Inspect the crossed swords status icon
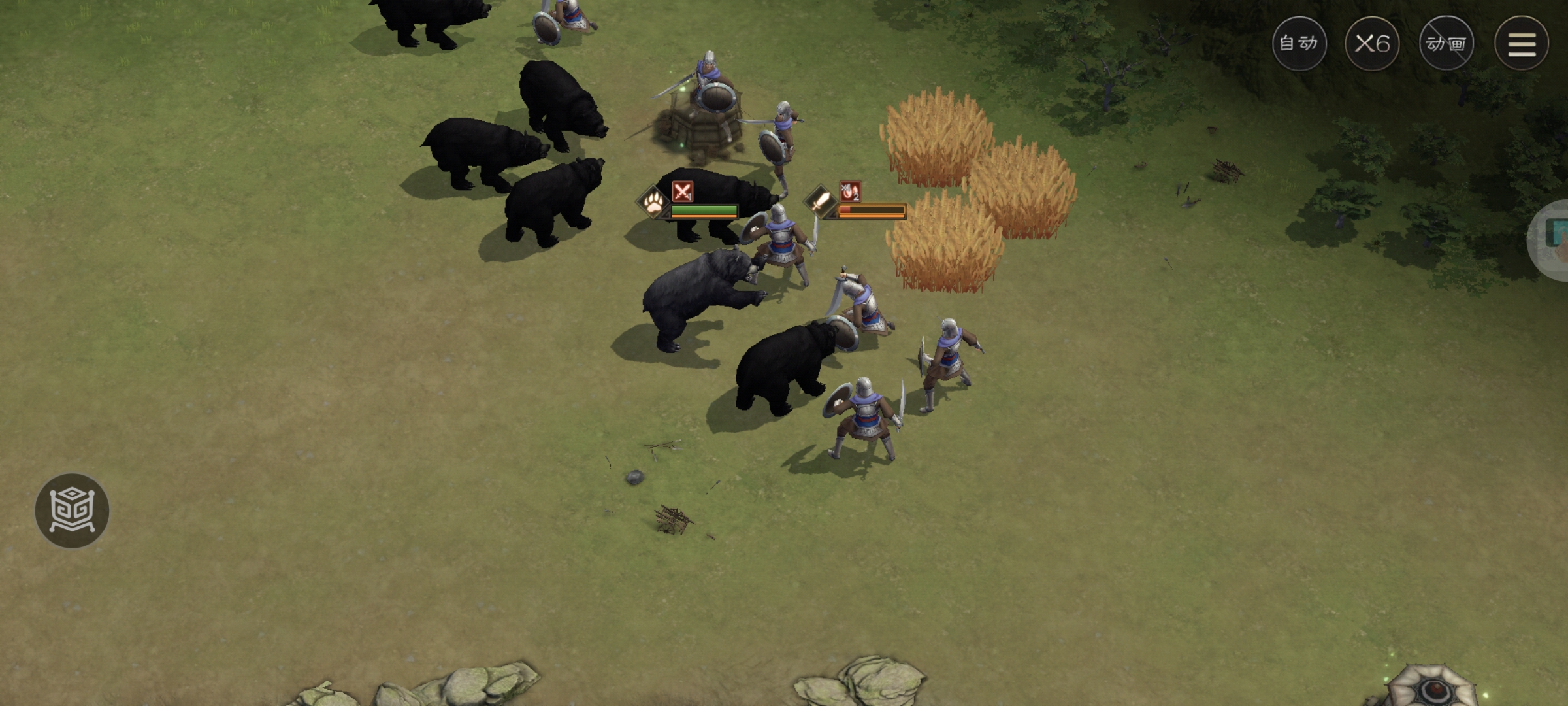This screenshot has width=1568, height=706. 683,192
